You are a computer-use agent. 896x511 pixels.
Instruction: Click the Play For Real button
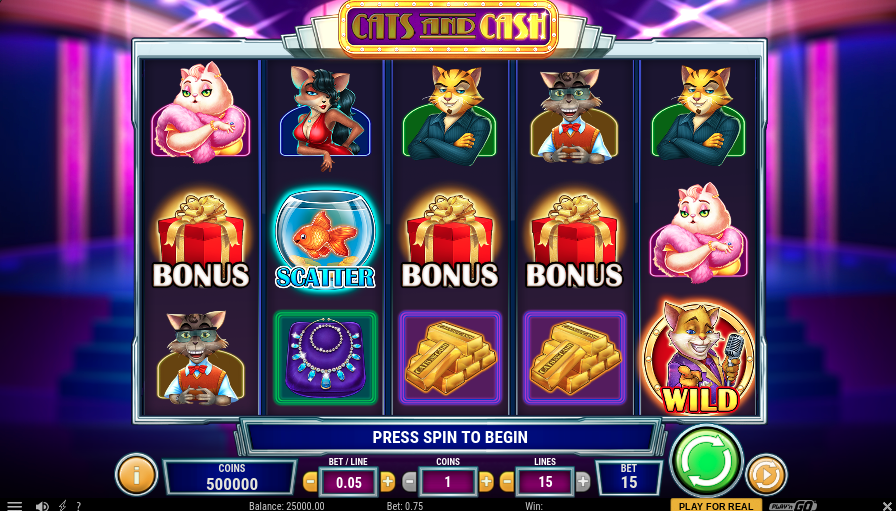click(x=716, y=505)
